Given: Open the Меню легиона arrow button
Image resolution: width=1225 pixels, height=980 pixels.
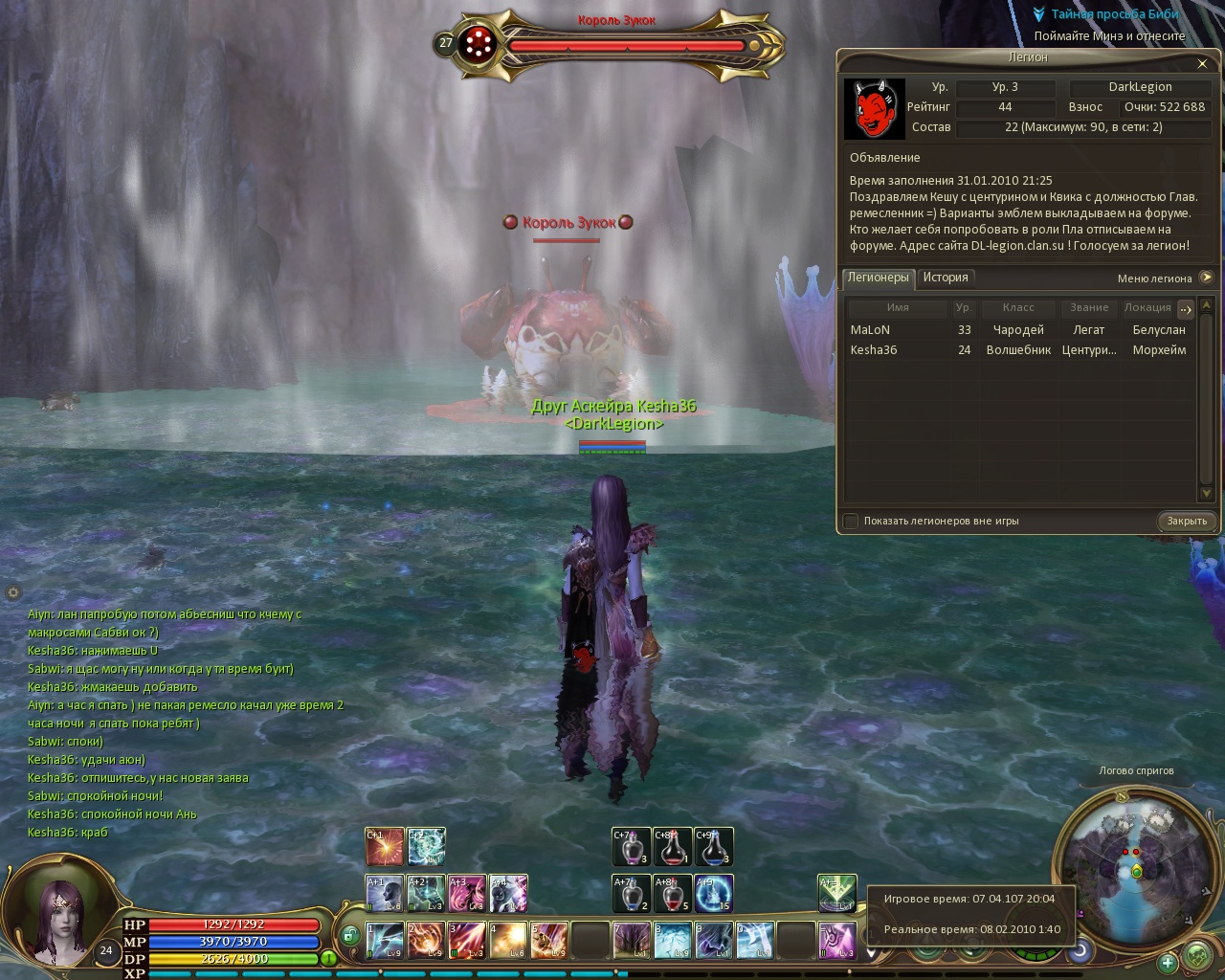Looking at the screenshot, I should pos(1206,278).
